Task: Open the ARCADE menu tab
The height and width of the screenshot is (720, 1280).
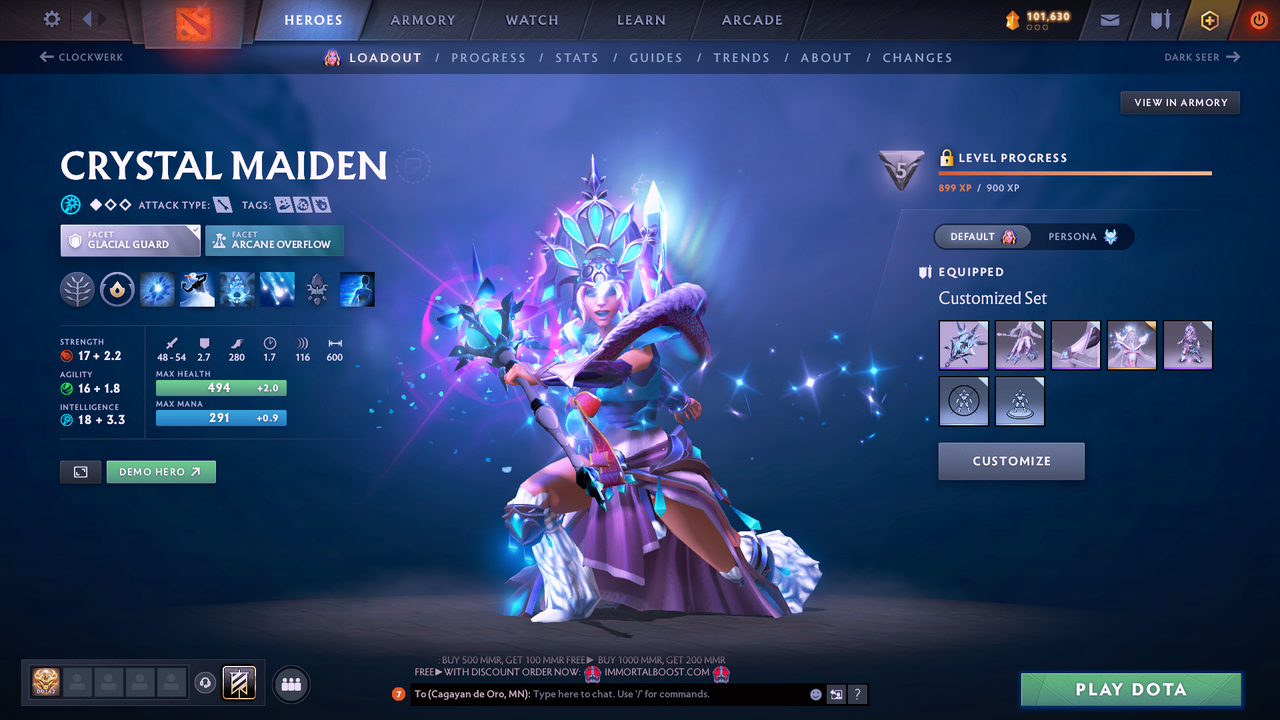Action: pyautogui.click(x=751, y=20)
